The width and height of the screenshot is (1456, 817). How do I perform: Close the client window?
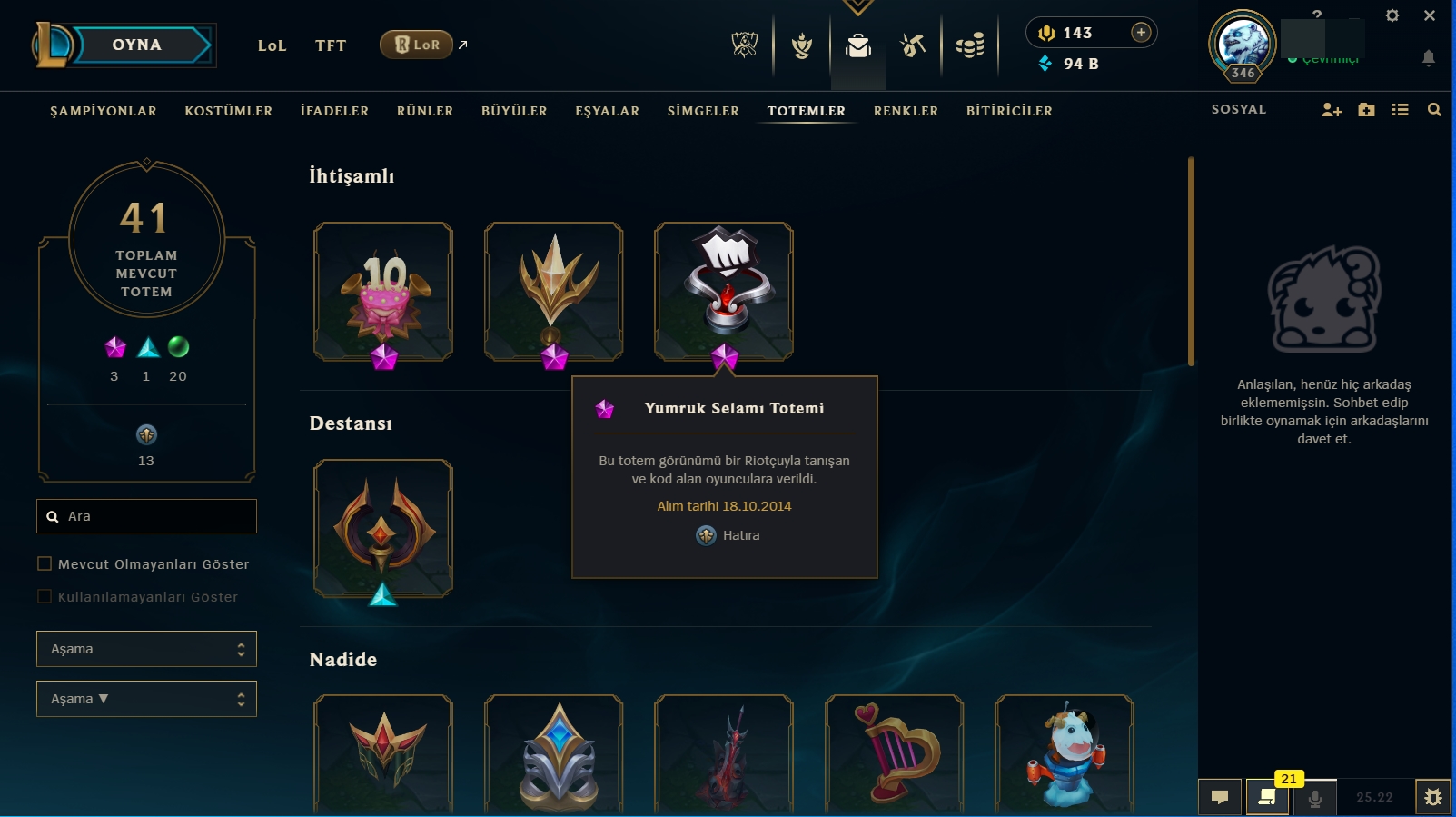point(1430,15)
